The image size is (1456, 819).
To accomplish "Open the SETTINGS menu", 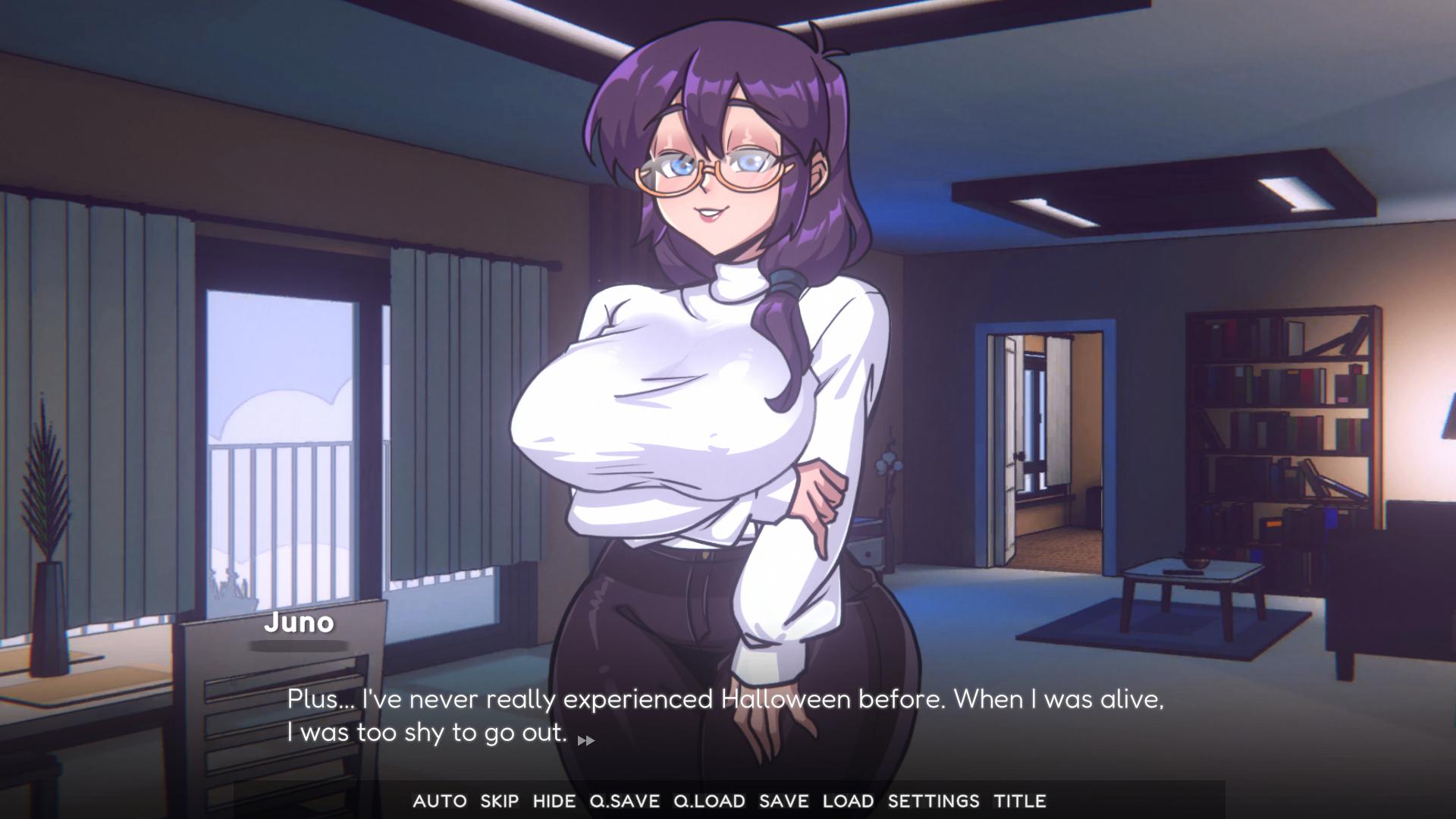I will [934, 801].
